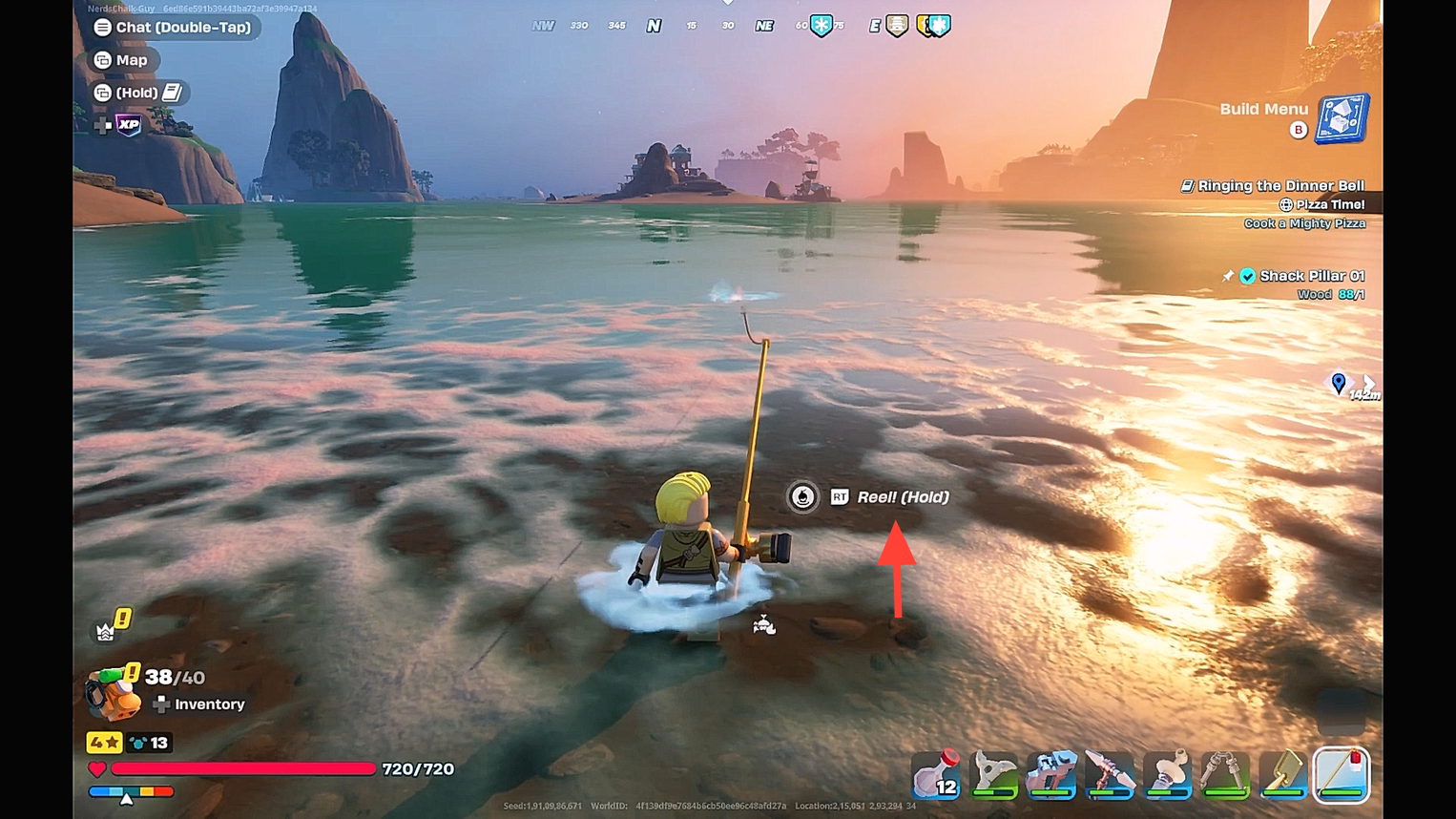Image resolution: width=1456 pixels, height=819 pixels.
Task: Click the snowflake shield compass marker
Action: pyautogui.click(x=822, y=26)
